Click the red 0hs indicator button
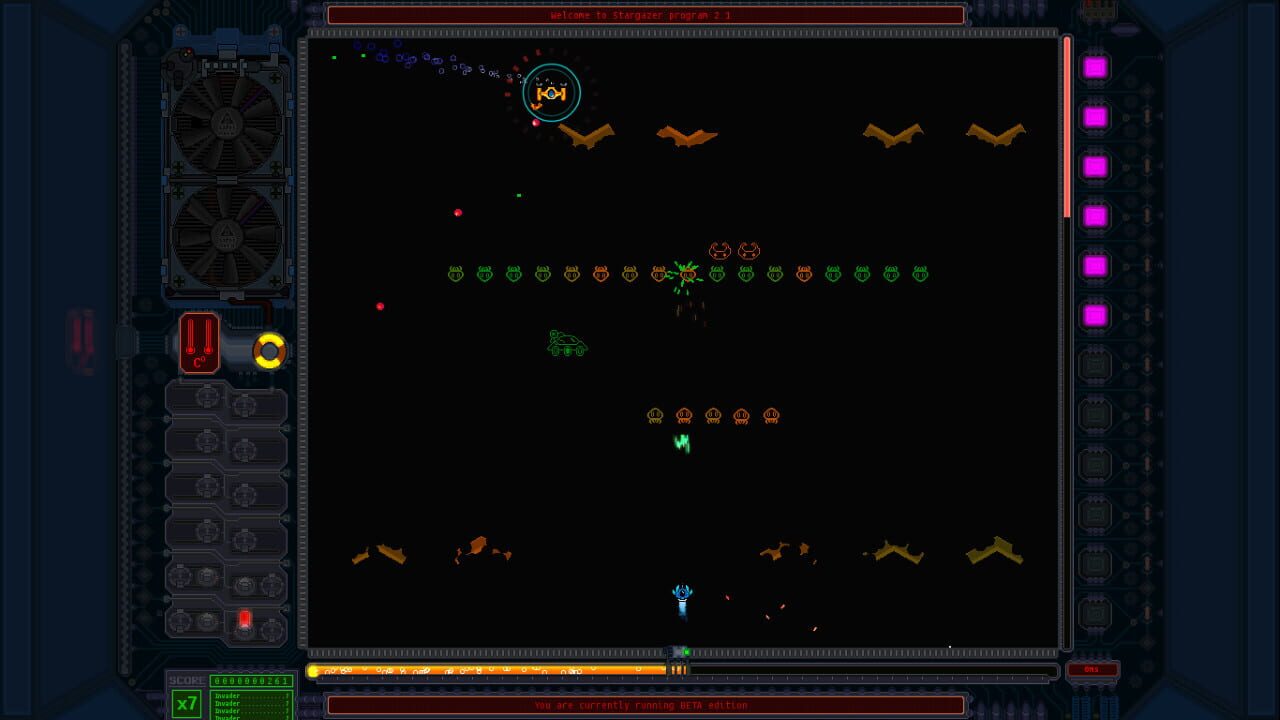This screenshot has width=1280, height=720. click(x=1094, y=668)
